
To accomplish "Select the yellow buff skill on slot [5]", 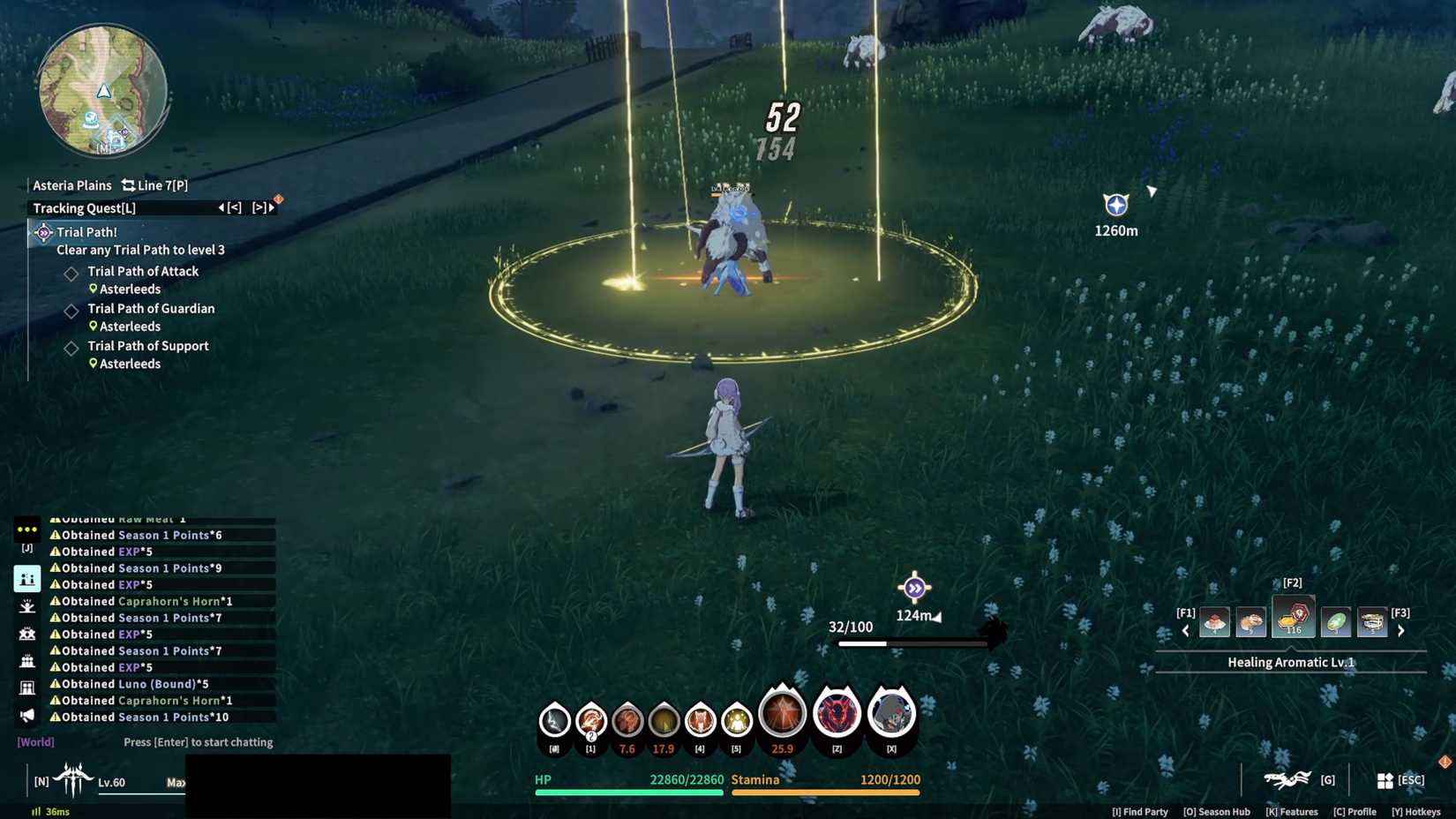I will (736, 722).
